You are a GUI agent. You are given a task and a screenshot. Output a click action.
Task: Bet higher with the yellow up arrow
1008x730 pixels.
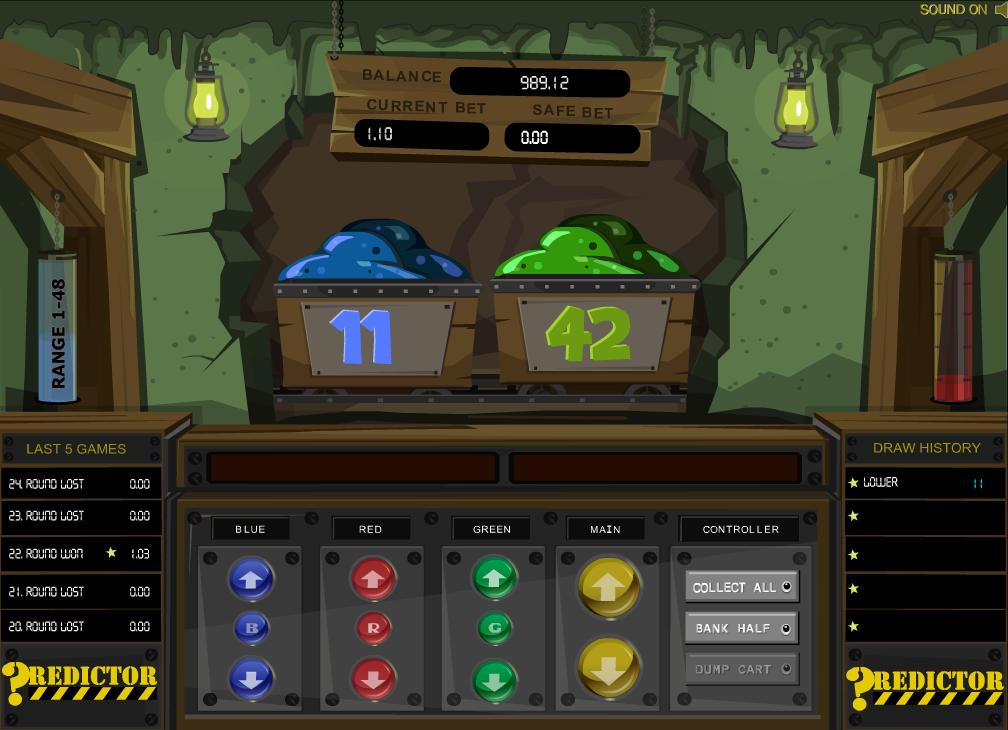click(x=607, y=589)
